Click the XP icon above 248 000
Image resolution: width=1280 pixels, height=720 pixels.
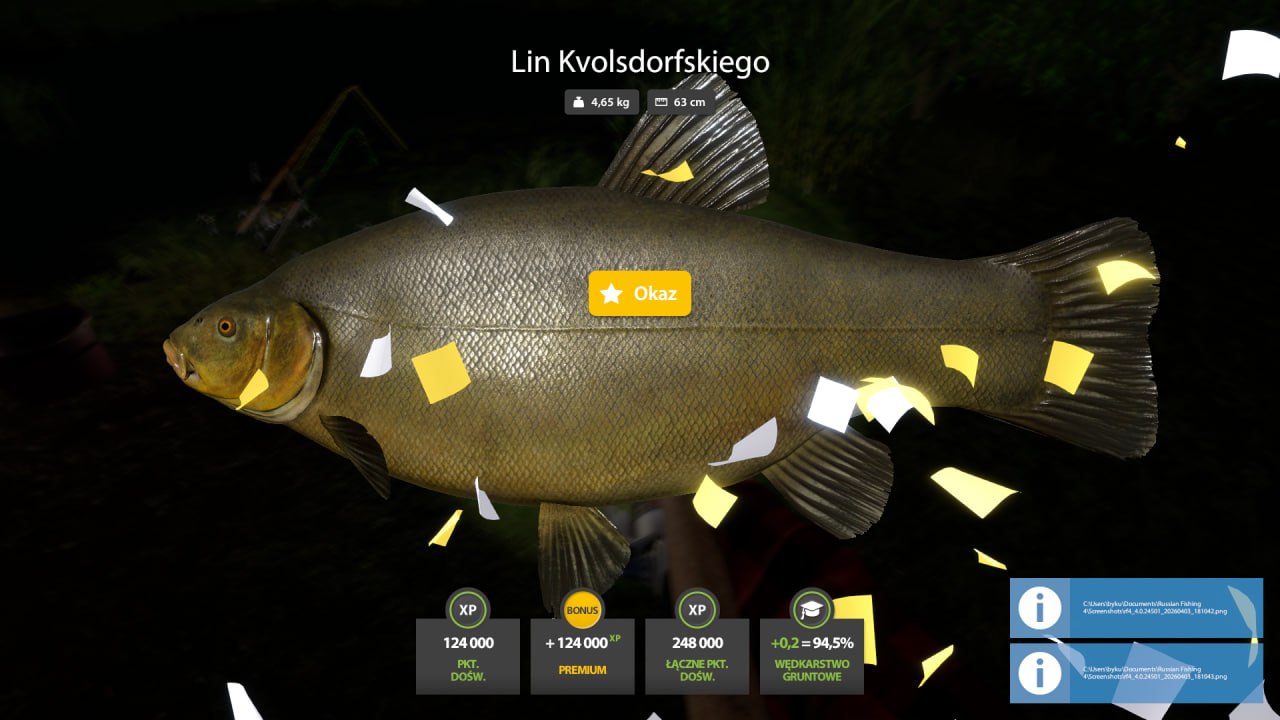coord(697,608)
